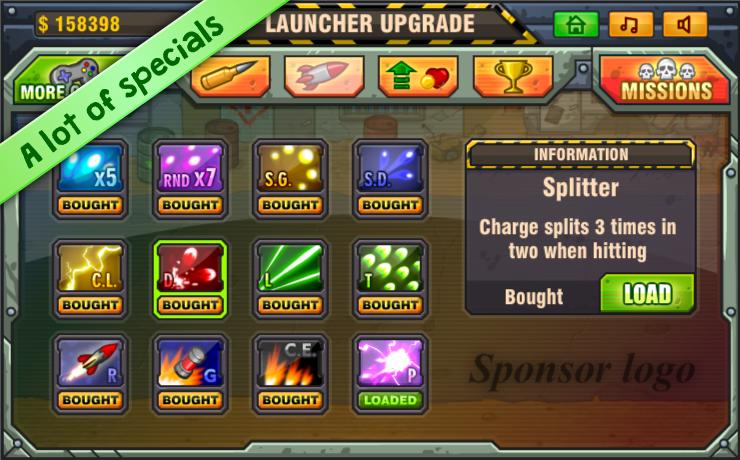Pick the green T cluster special

click(390, 268)
